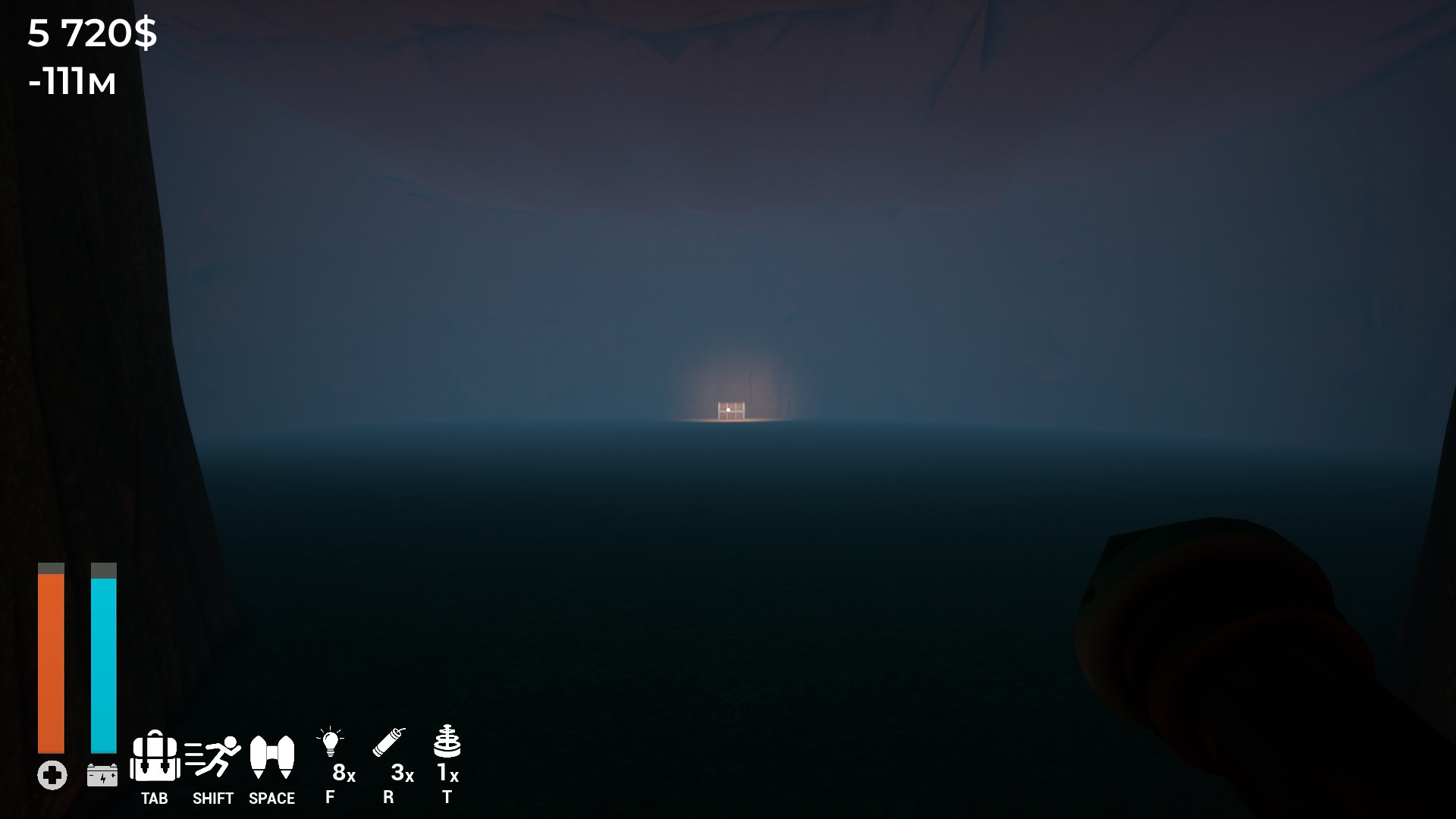Viewport: 1456px width, 819px height.
Task: Click the jetpack icon above SPACE
Action: (x=272, y=757)
